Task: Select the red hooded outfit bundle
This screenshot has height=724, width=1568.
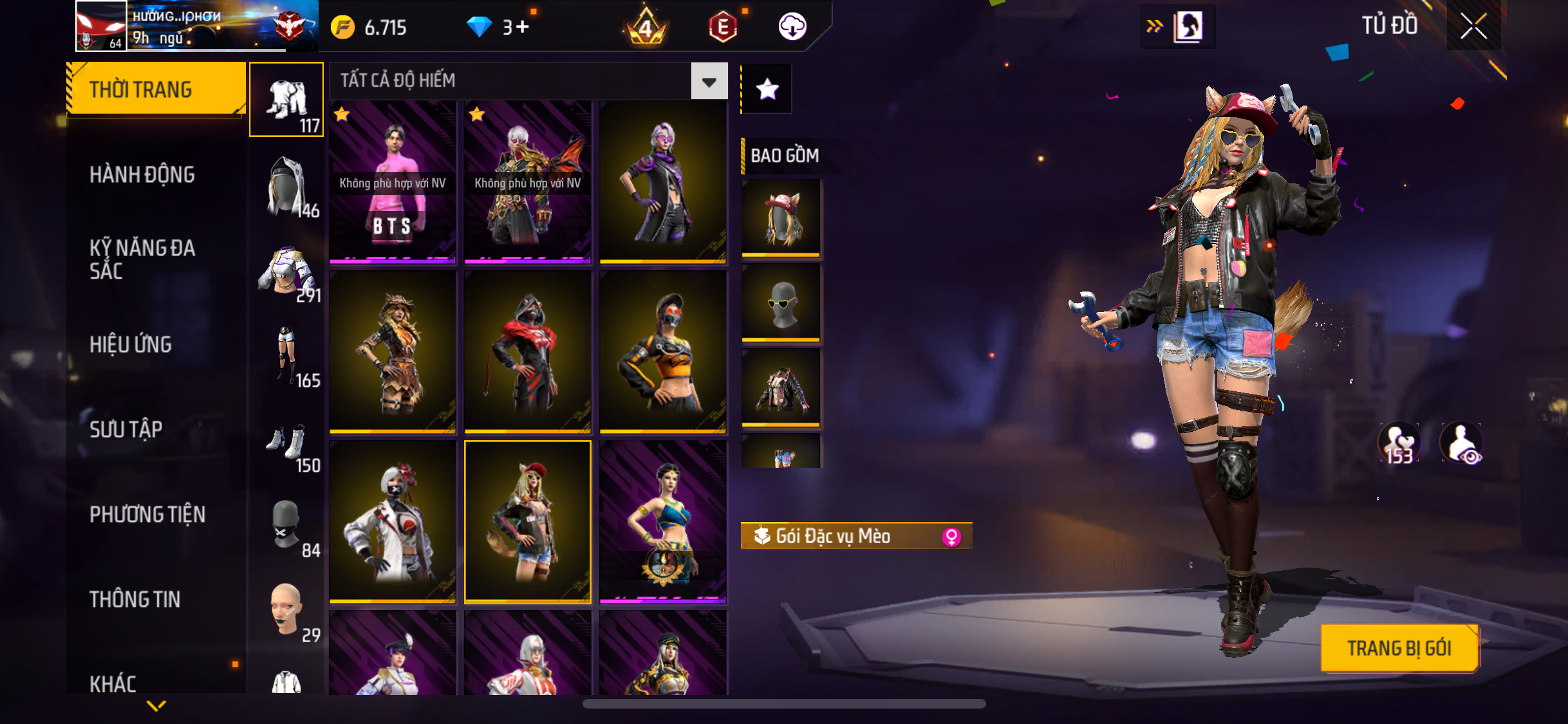Action: [x=528, y=351]
